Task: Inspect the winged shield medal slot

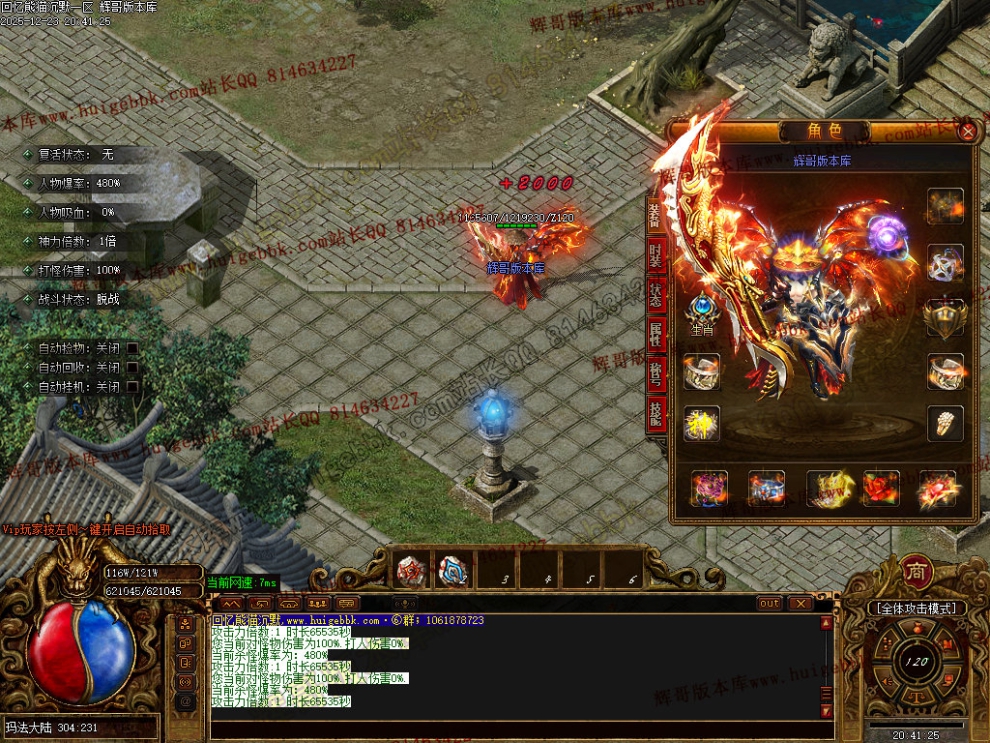Action: 945,317
